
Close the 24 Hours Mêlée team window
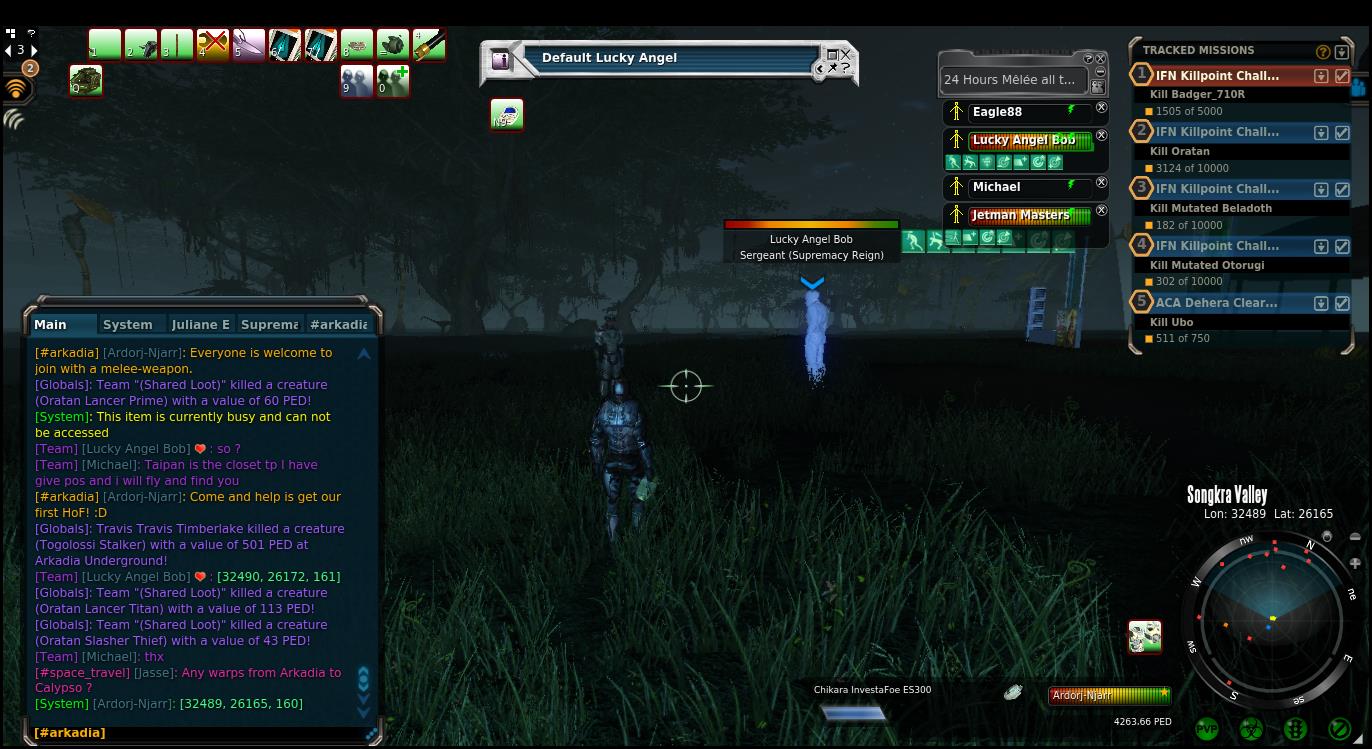(x=1101, y=59)
